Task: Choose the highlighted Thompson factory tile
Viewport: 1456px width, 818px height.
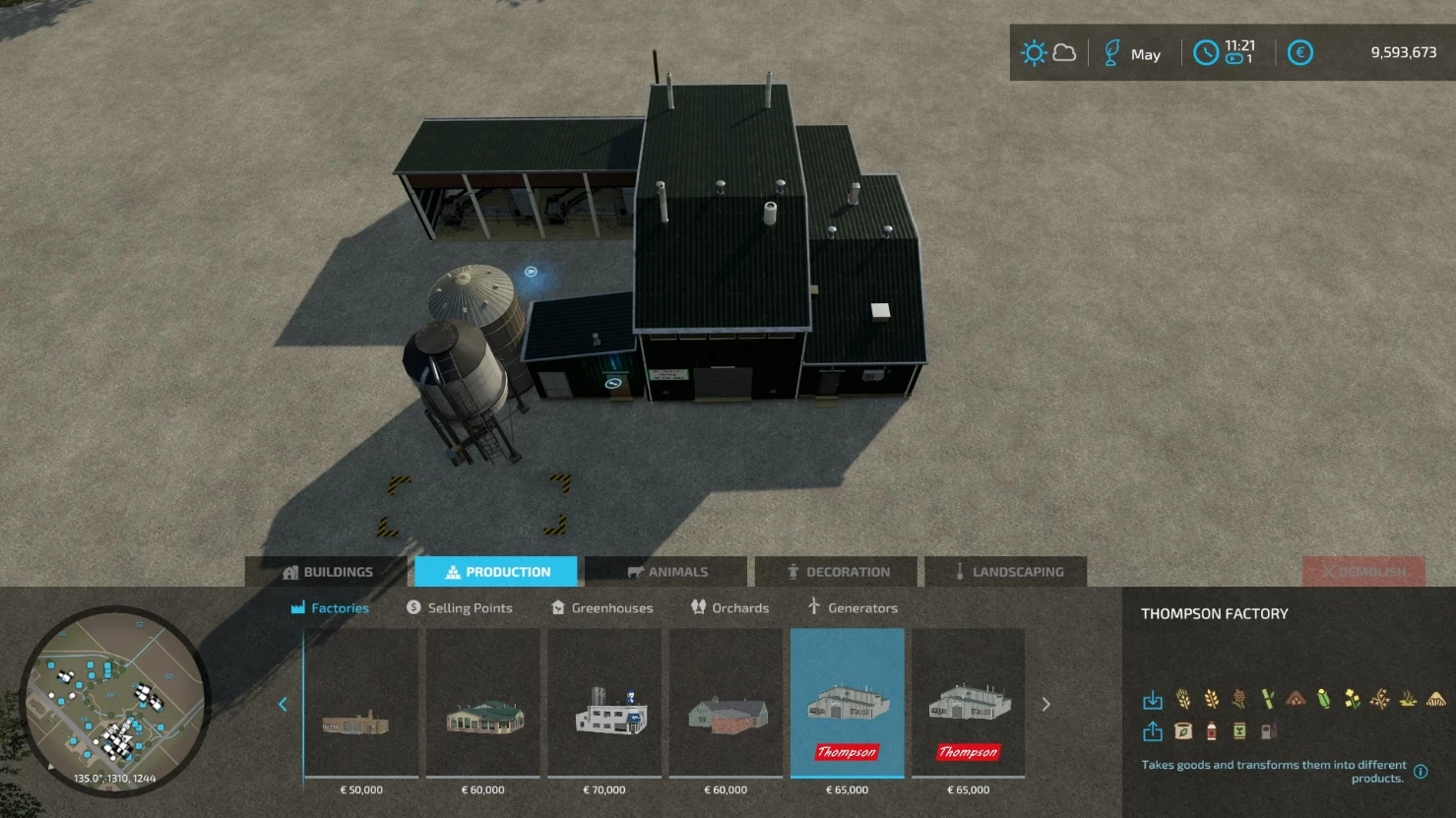Action: tap(848, 705)
